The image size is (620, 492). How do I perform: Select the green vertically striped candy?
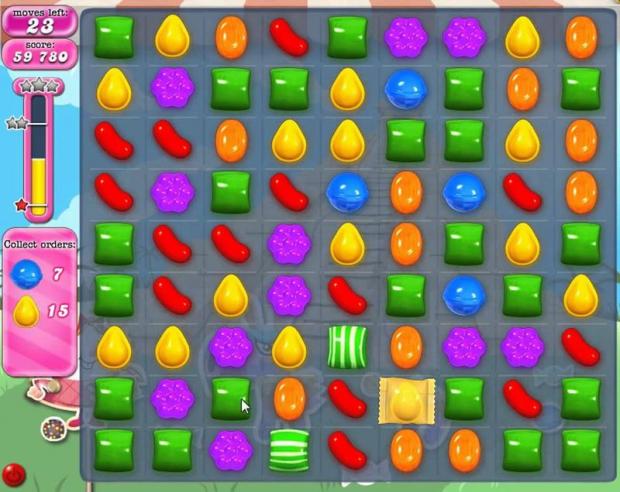347,346
